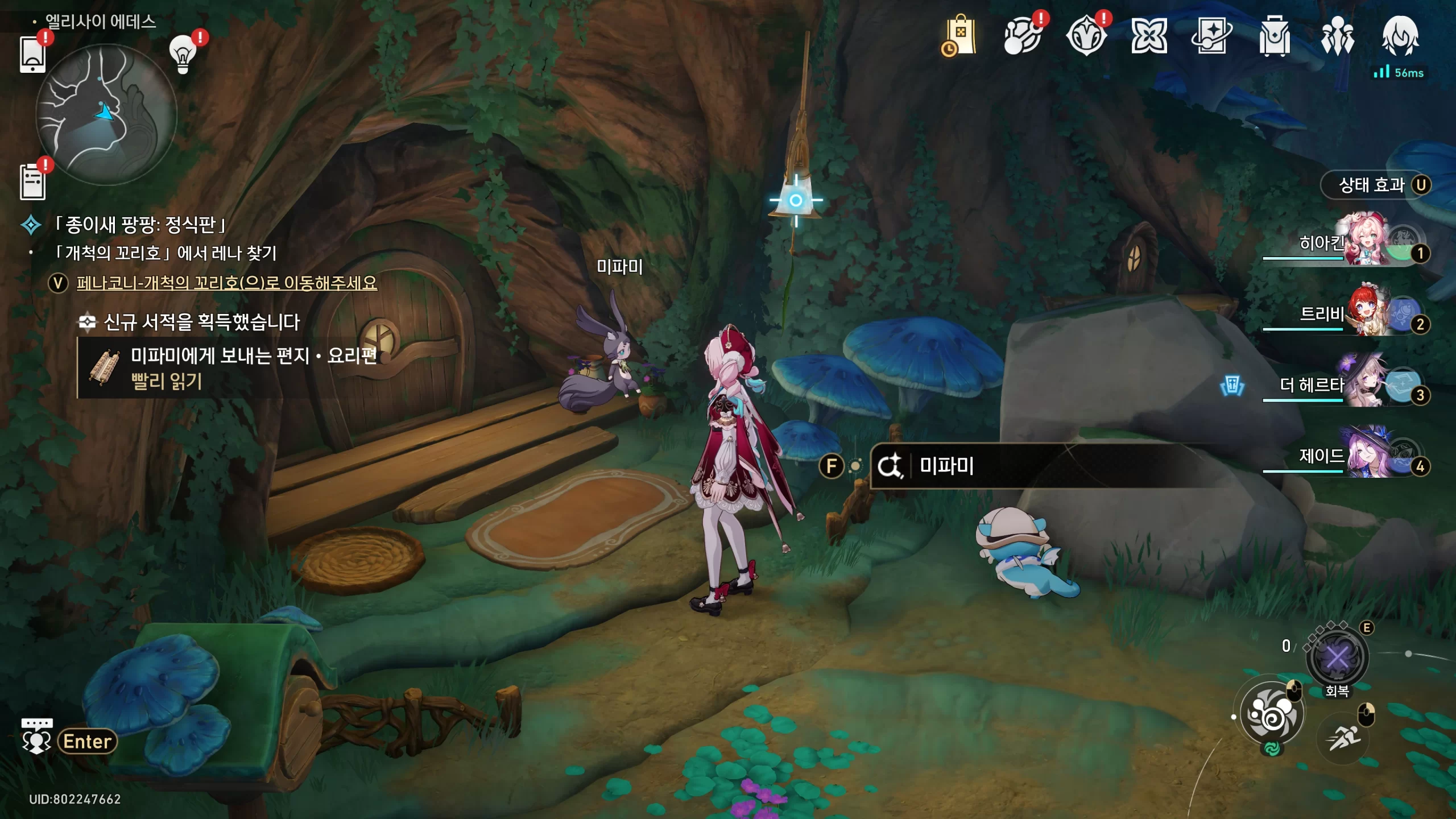This screenshot has height=819, width=1456.
Task: Open the star card event icon
Action: click(1211, 36)
